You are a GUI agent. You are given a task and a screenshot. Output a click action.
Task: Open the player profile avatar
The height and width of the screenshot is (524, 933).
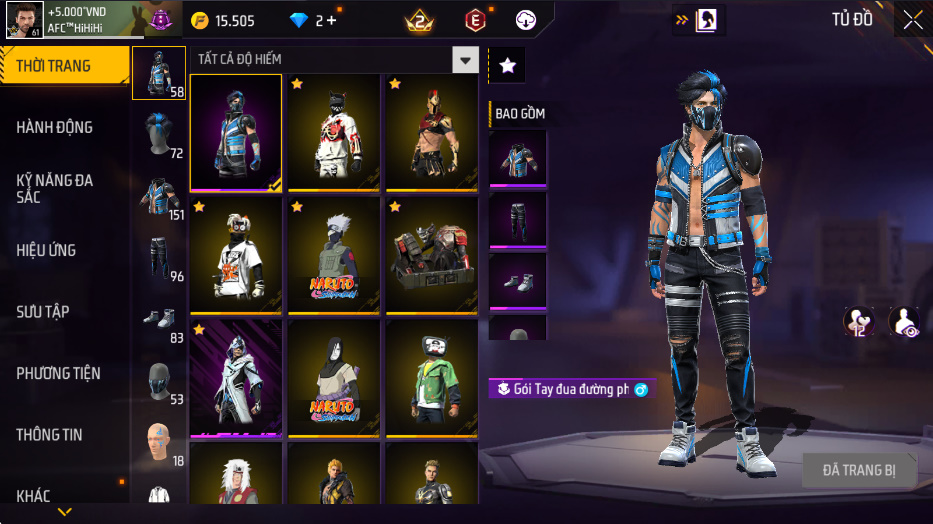pos(24,19)
